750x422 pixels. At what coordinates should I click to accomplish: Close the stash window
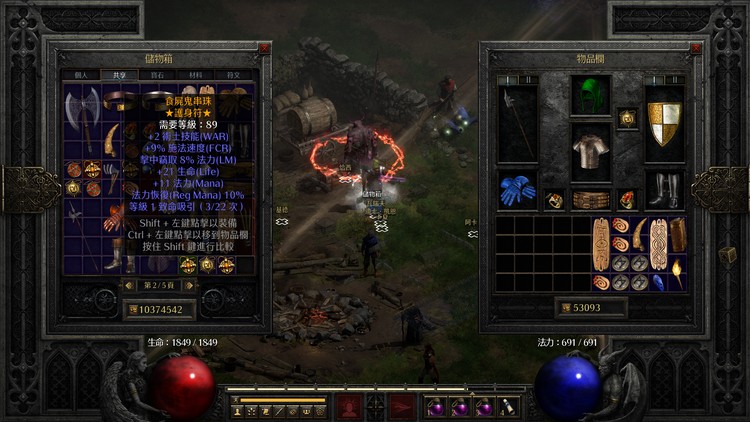(x=263, y=48)
